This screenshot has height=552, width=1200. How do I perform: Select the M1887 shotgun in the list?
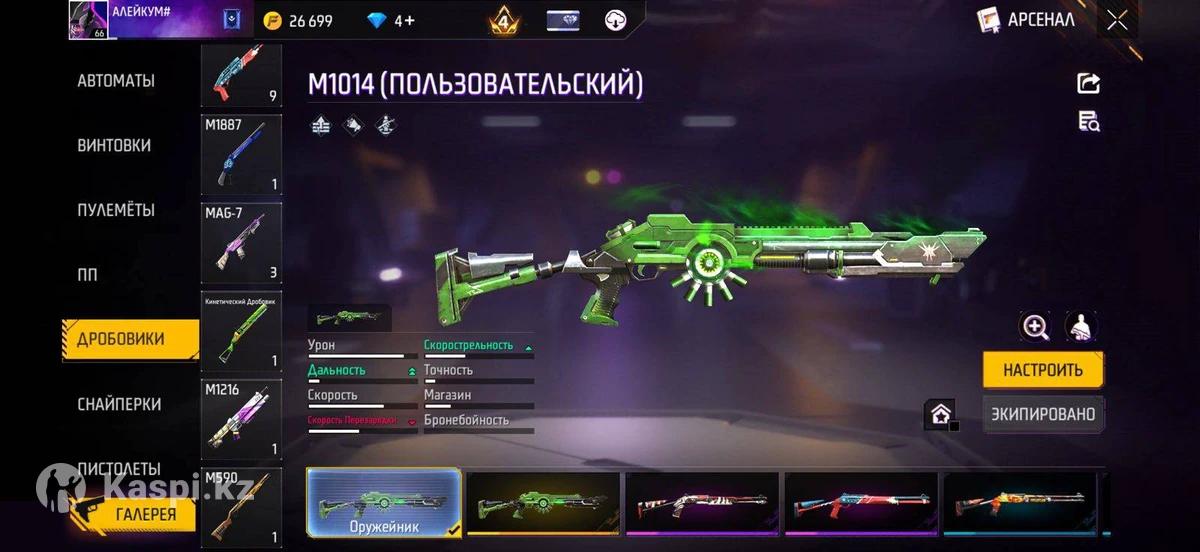241,155
